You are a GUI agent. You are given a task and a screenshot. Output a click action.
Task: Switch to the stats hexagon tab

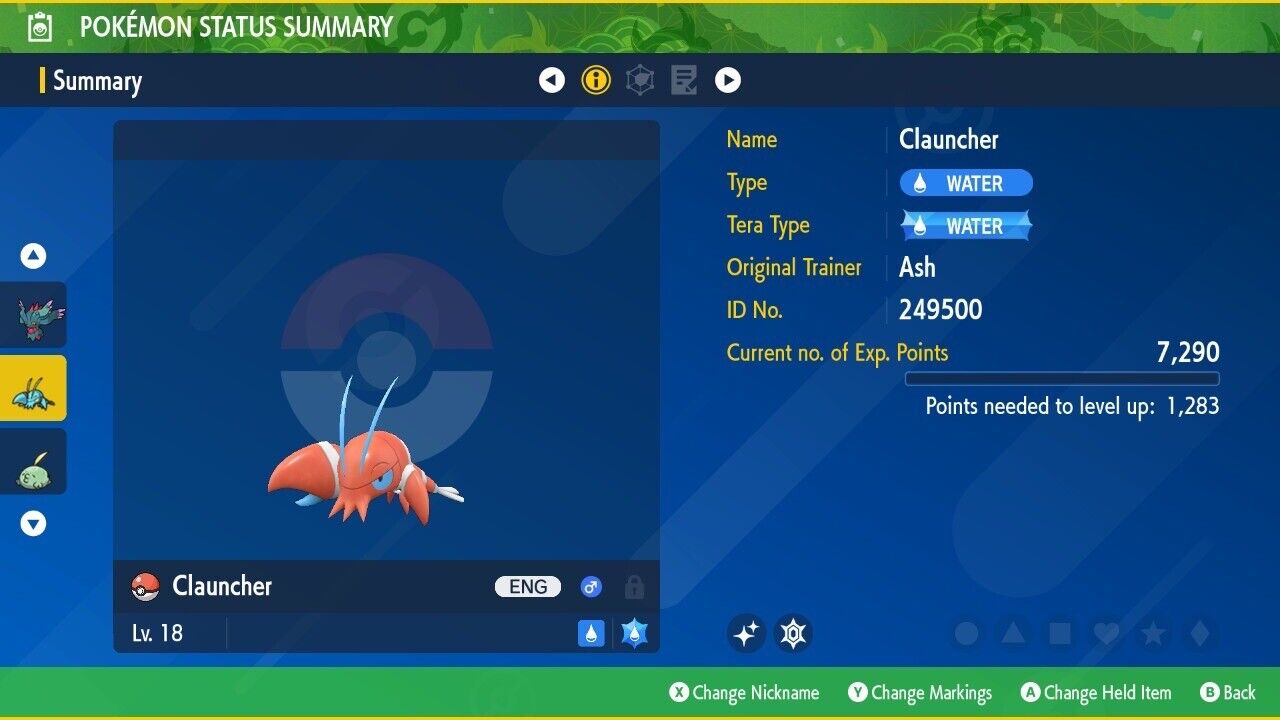pyautogui.click(x=640, y=80)
